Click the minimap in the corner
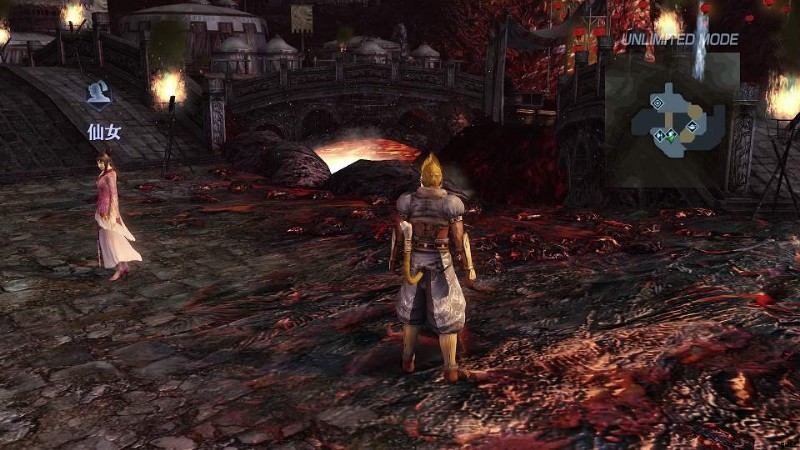Image resolution: width=800 pixels, height=450 pixels. [672, 120]
